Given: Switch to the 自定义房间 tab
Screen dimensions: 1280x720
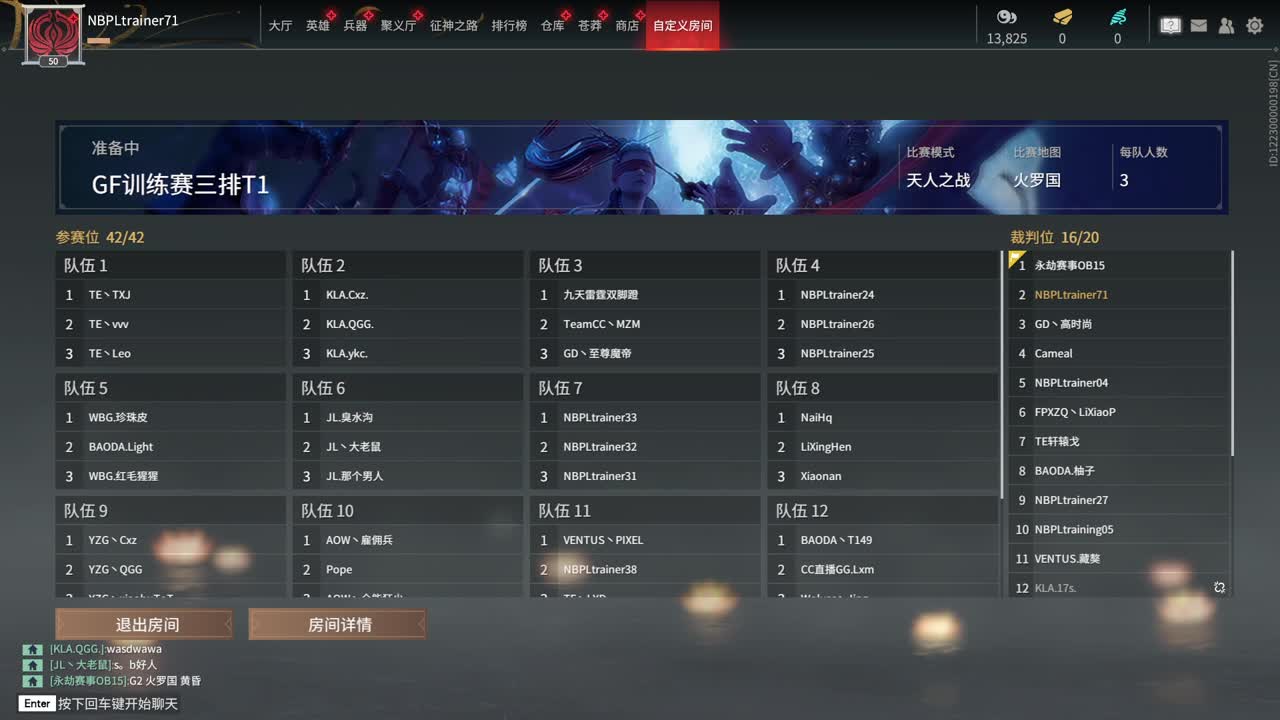Looking at the screenshot, I should [x=682, y=27].
